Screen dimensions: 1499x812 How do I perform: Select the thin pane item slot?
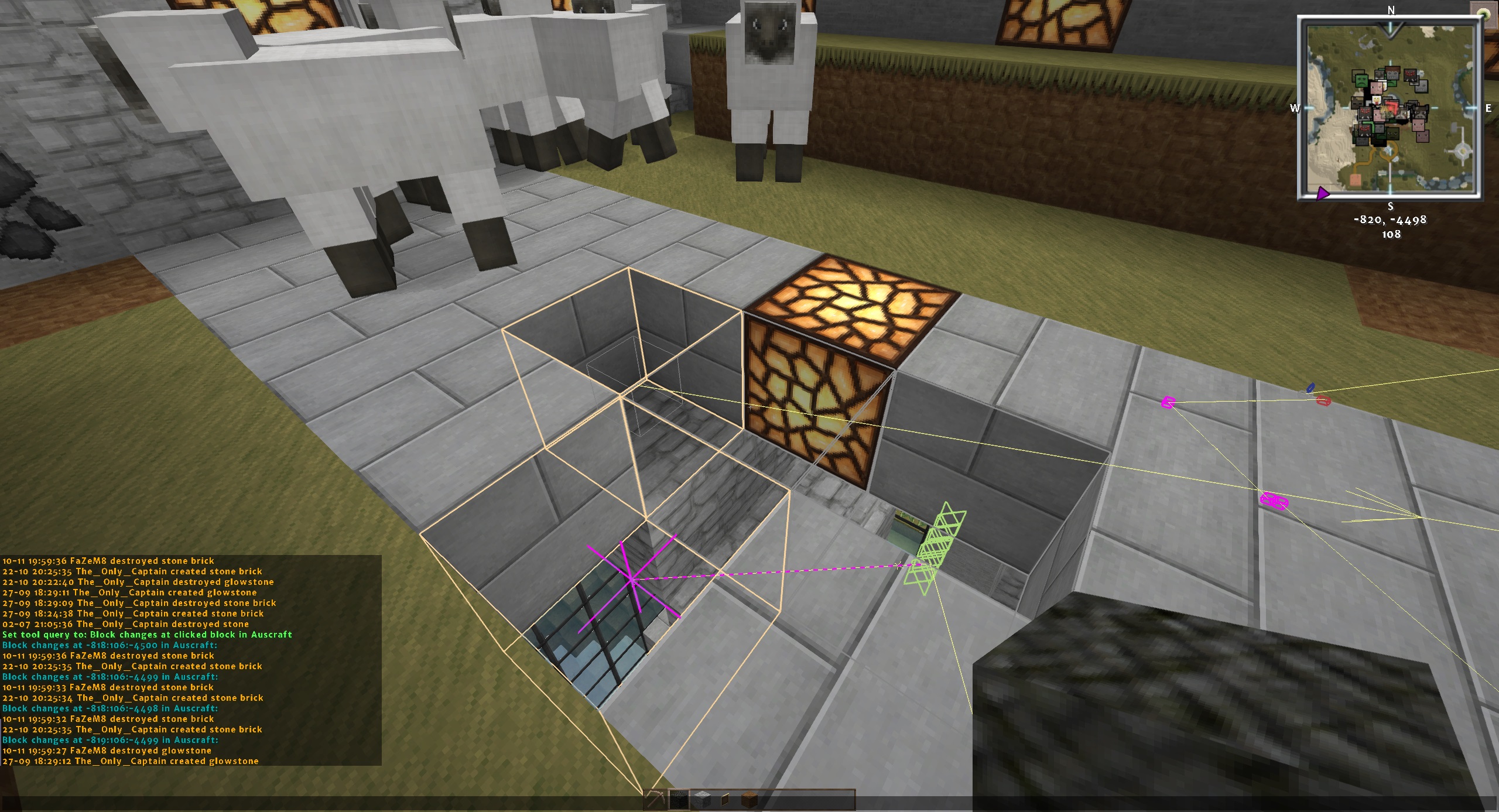pyautogui.click(x=726, y=800)
